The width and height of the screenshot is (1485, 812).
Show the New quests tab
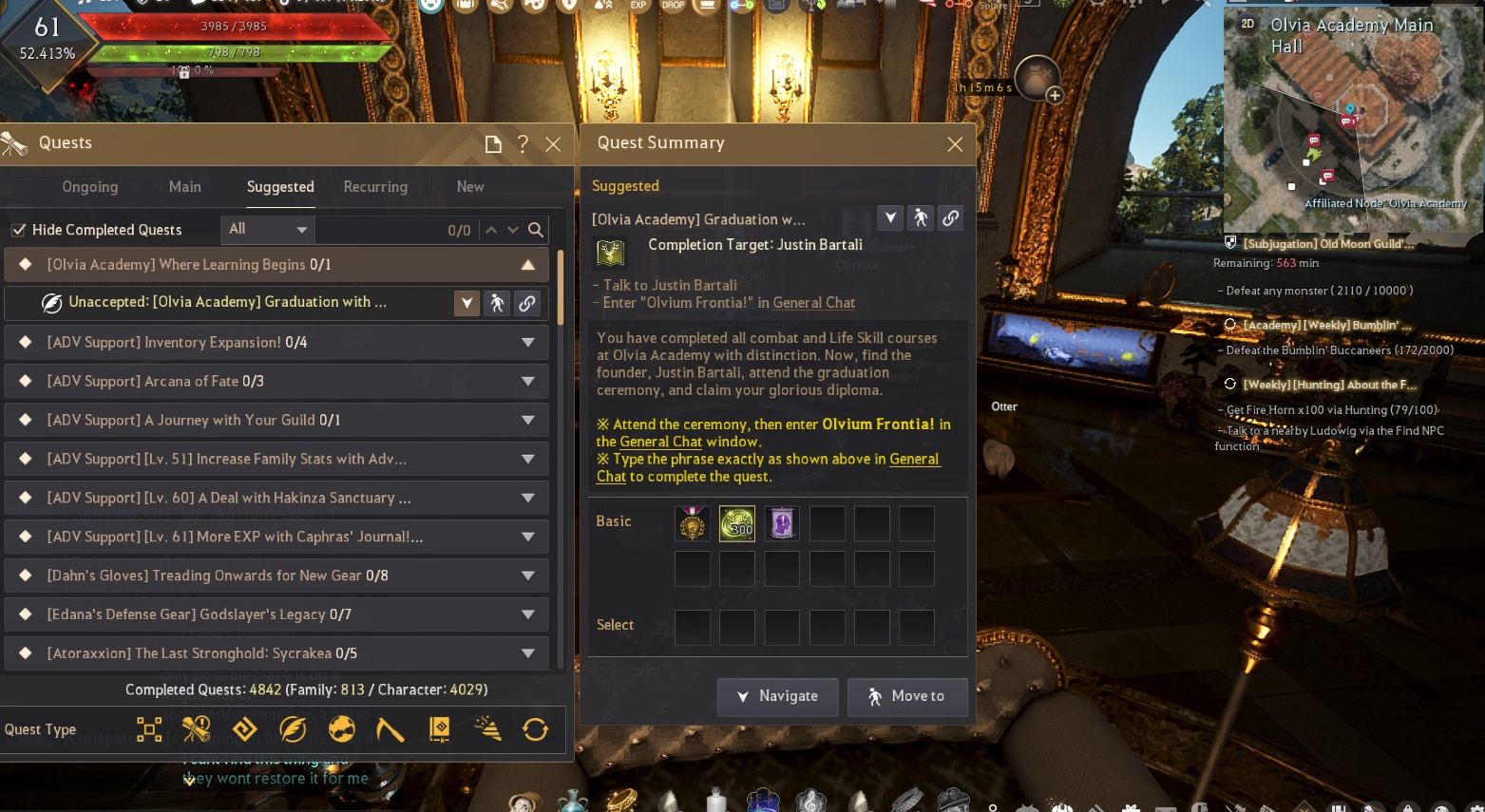click(470, 187)
